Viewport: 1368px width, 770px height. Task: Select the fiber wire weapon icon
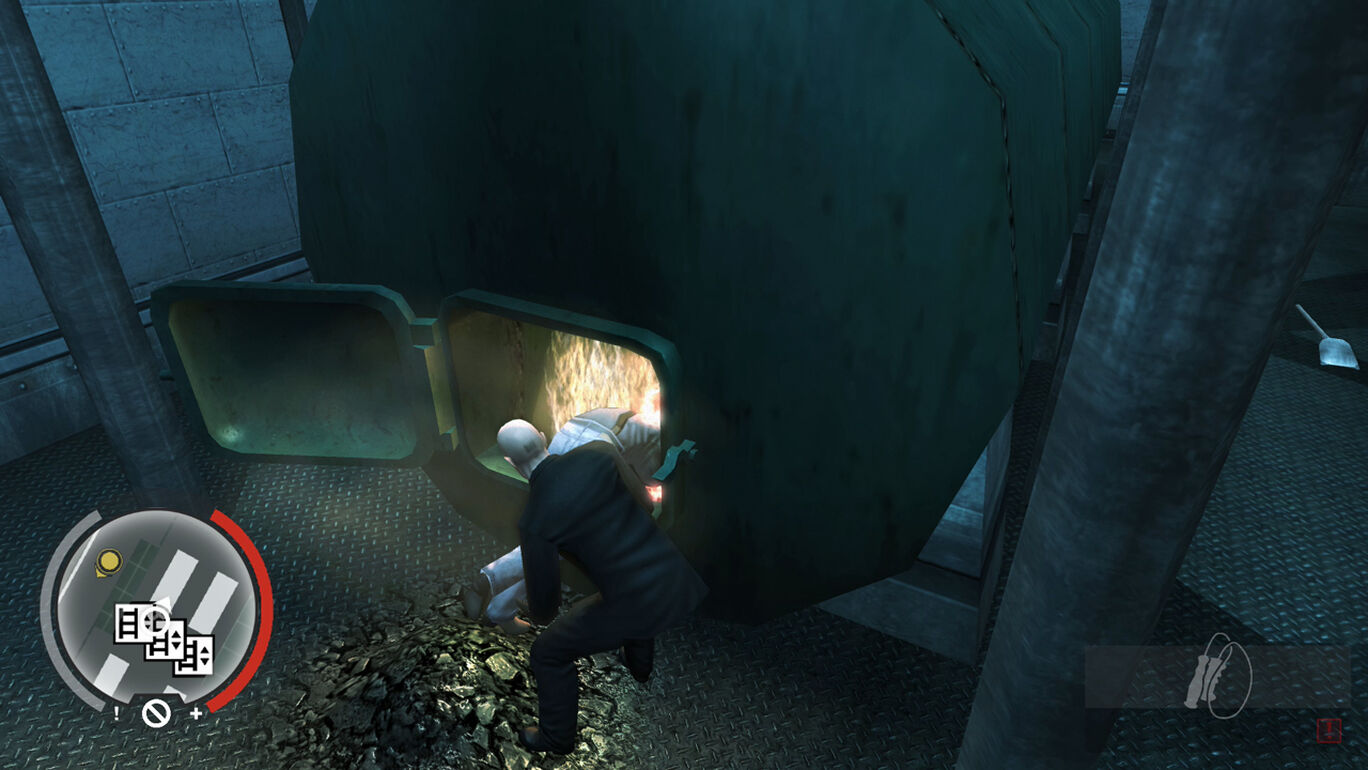click(1218, 675)
